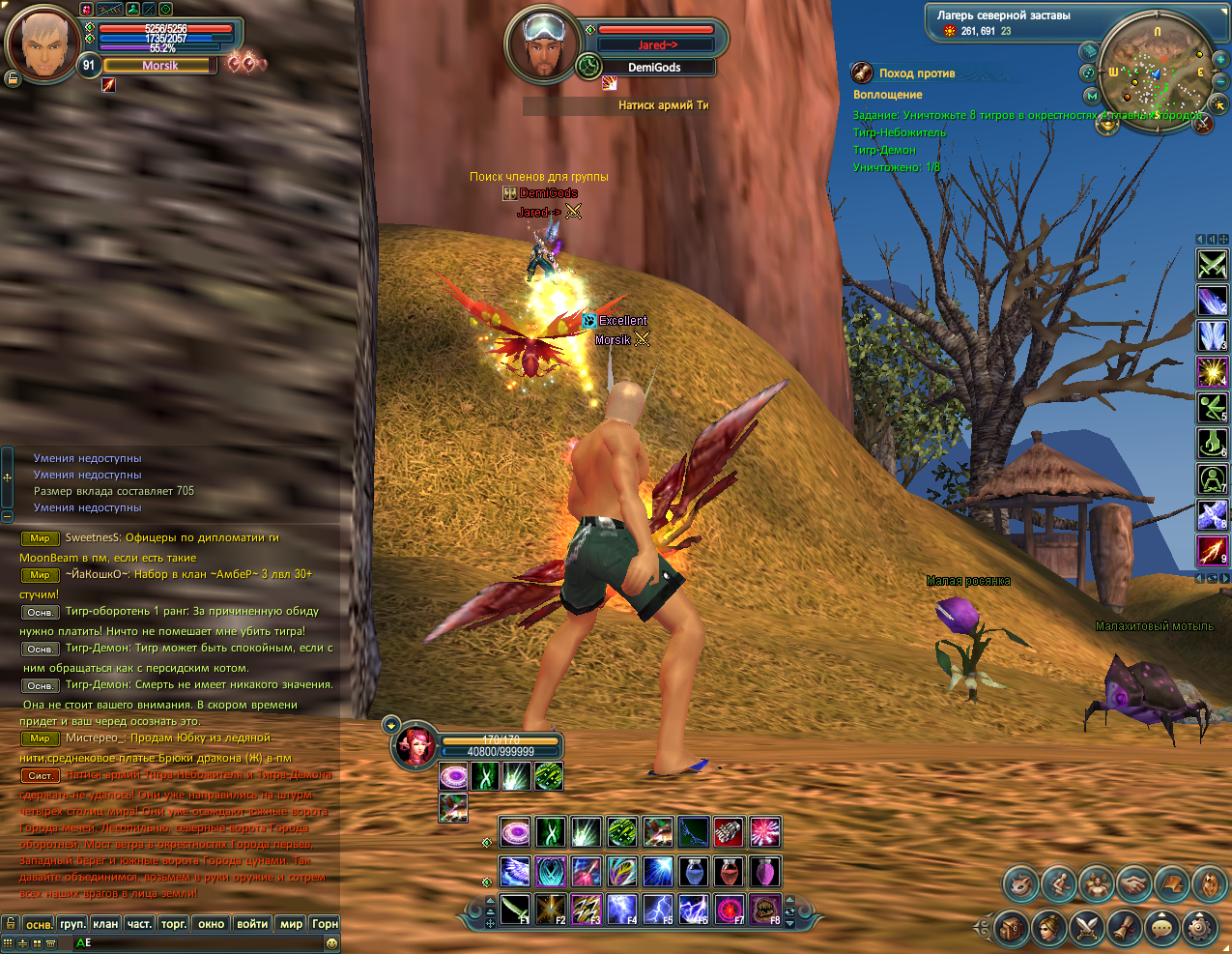Use the F1 sword attack skill

[x=515, y=910]
